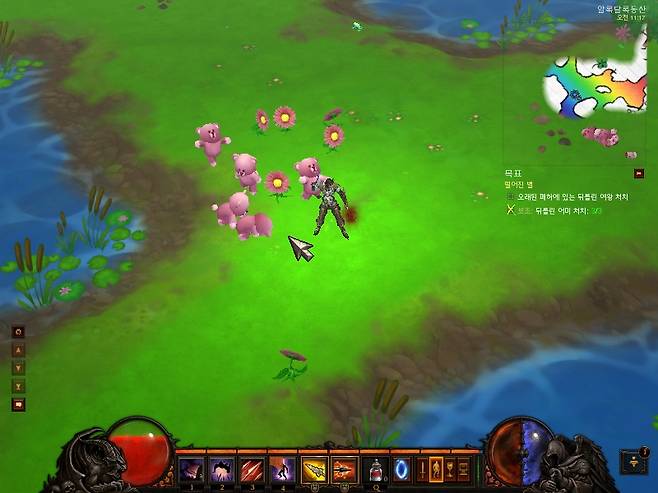The image size is (658, 493).
Task: Open the chalice-shaped menu button
Action: point(449,469)
